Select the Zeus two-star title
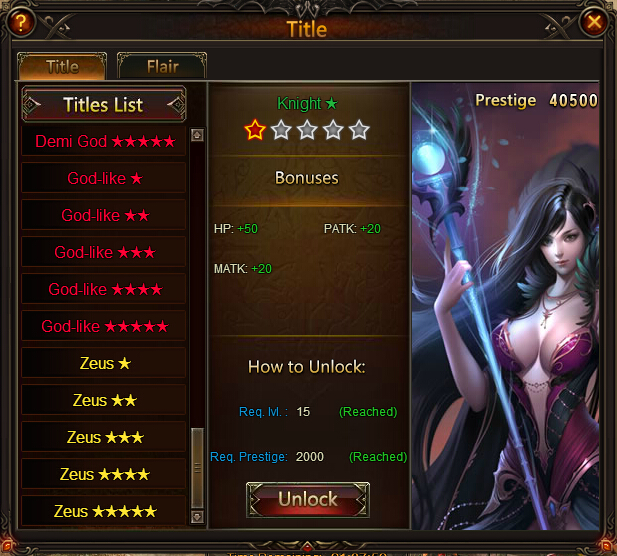Viewport: 617px width, 556px height. [x=105, y=400]
